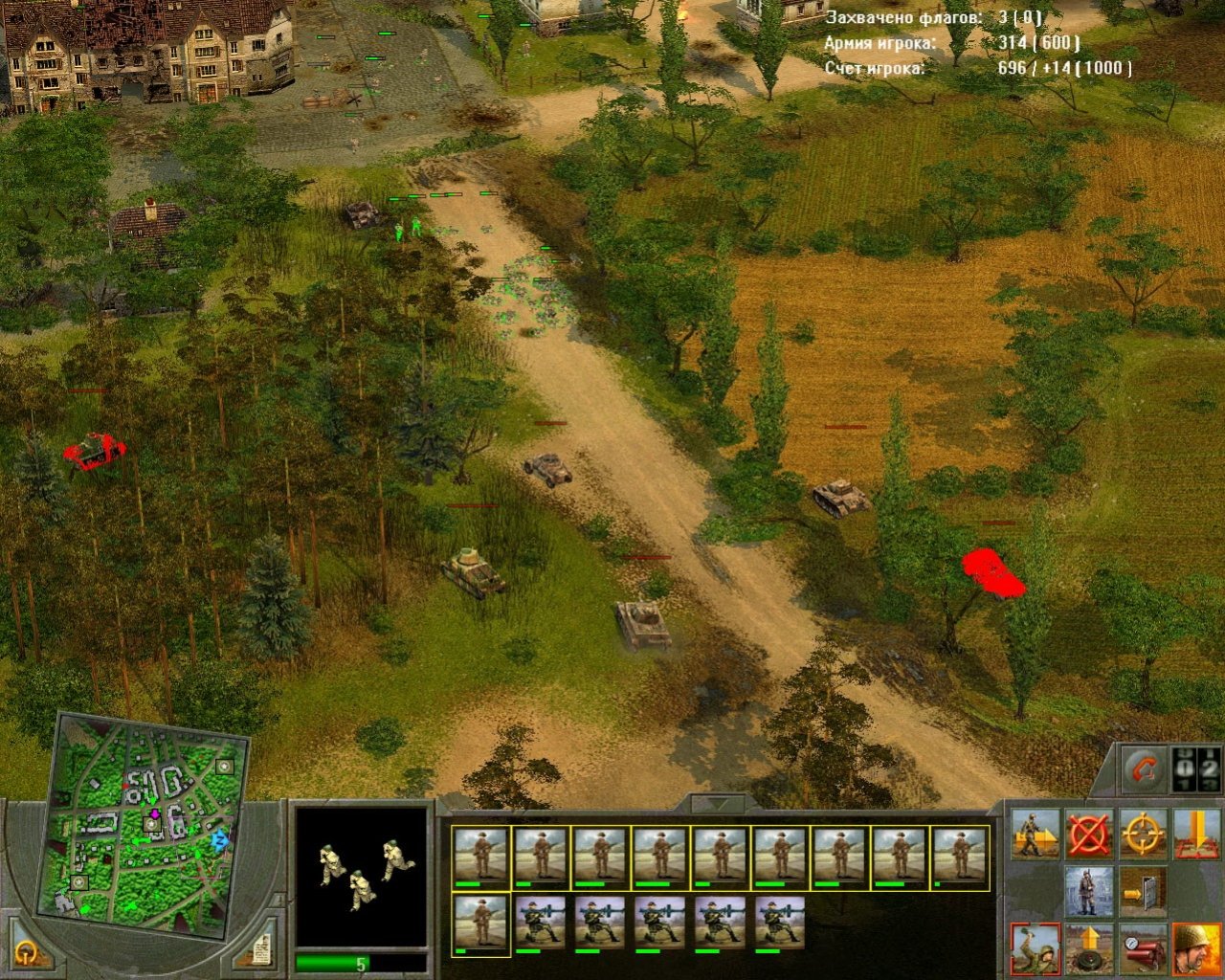Select the standing soldier stance command
The image size is (1225, 980).
pos(1089,892)
